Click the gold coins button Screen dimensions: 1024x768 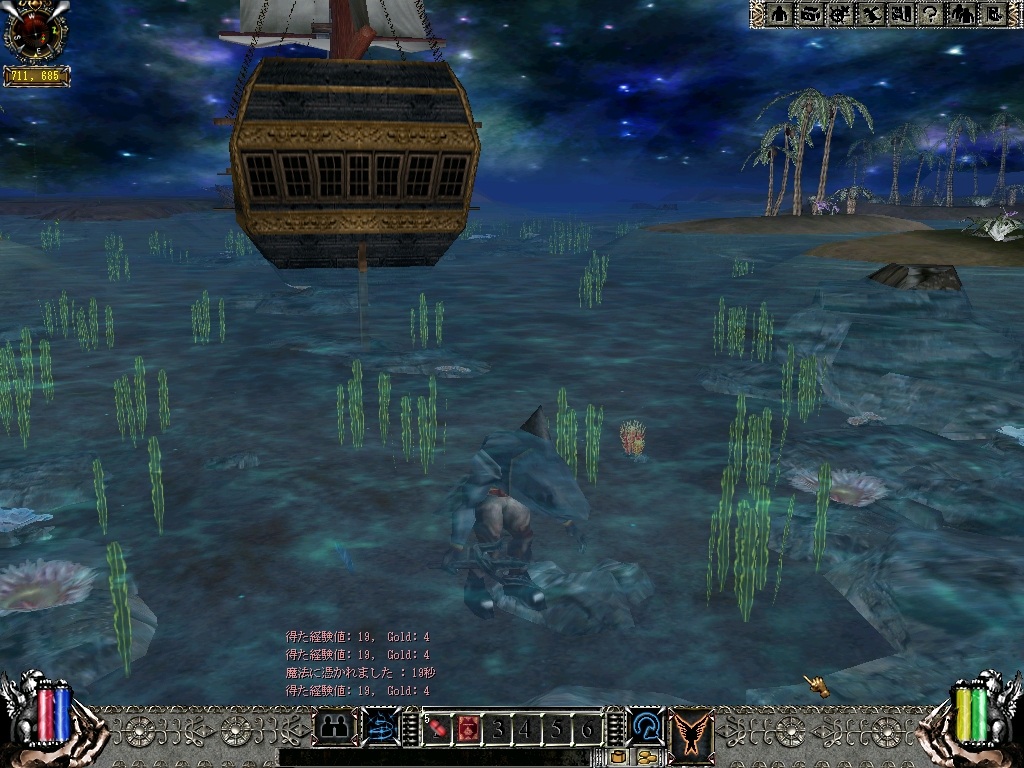point(645,757)
